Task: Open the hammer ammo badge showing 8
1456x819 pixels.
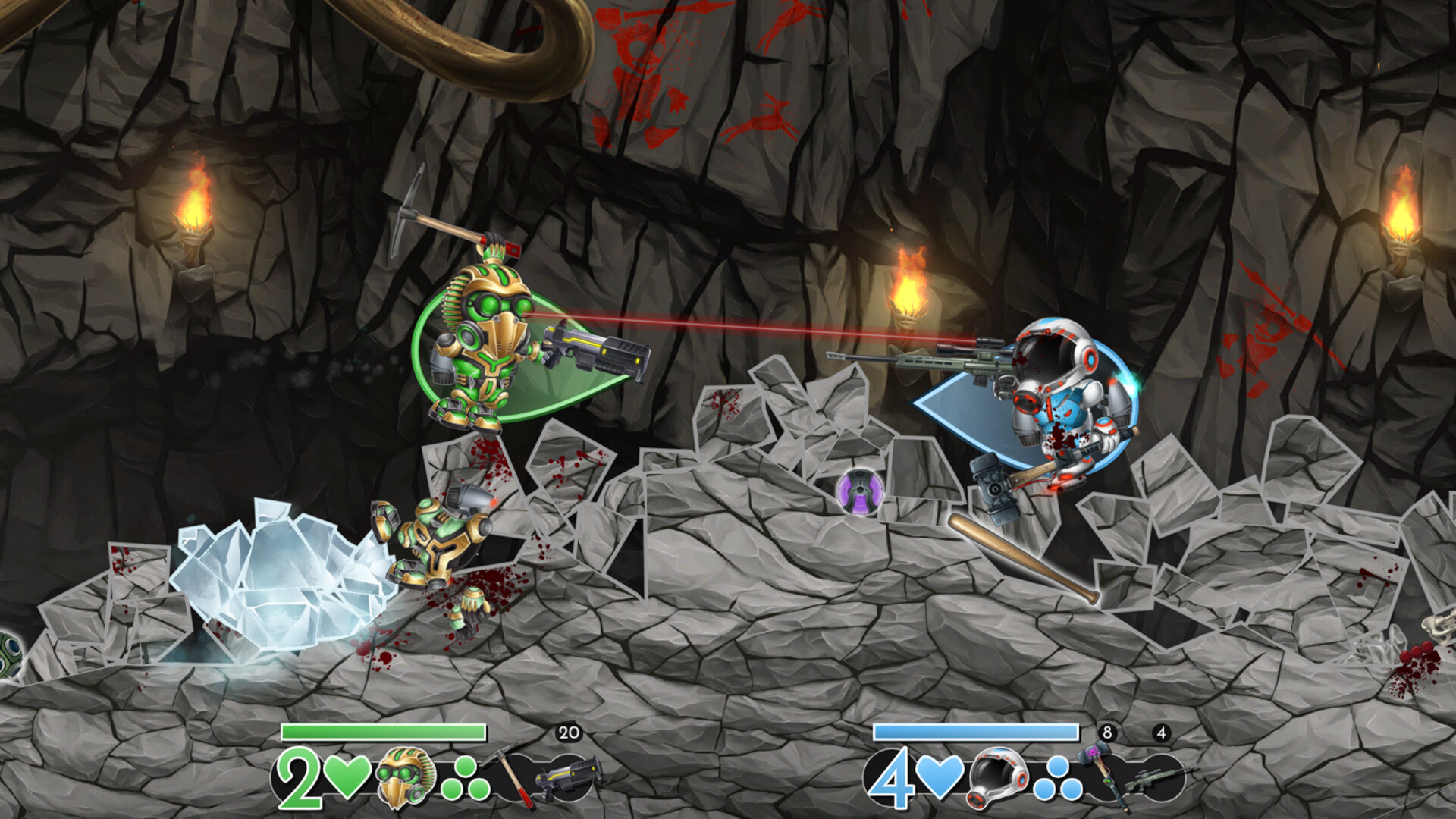Action: (x=1107, y=733)
